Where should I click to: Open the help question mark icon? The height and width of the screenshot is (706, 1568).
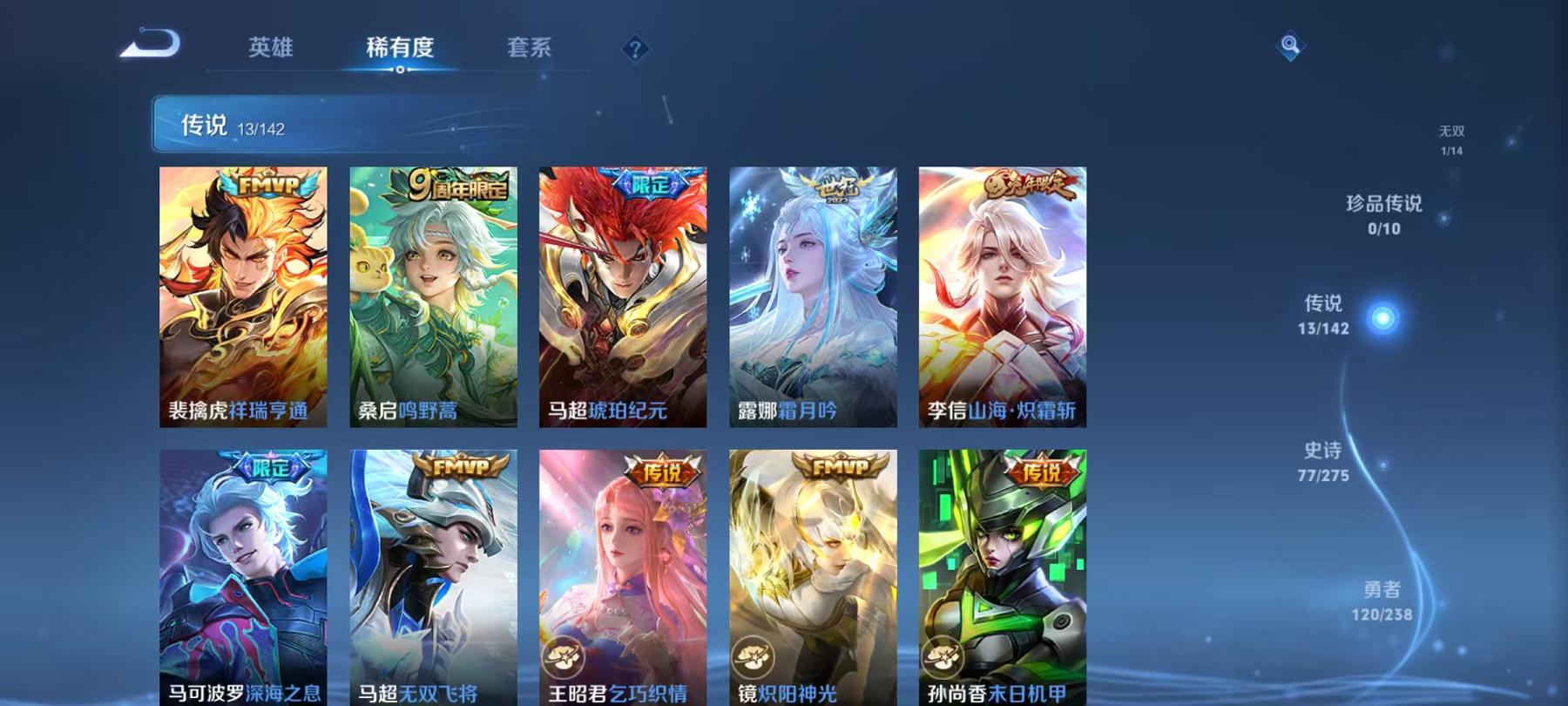[635, 50]
